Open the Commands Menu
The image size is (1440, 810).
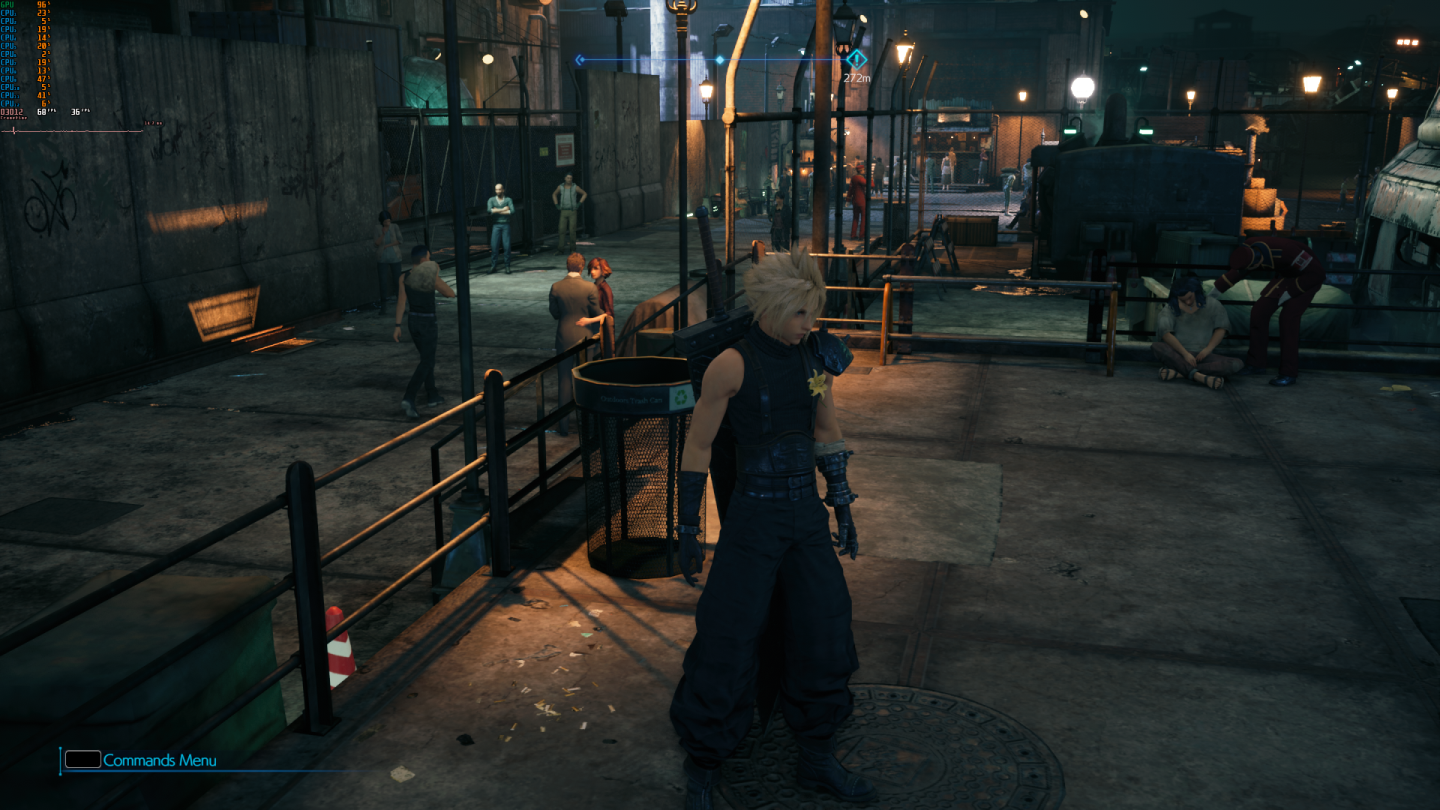[x=158, y=760]
